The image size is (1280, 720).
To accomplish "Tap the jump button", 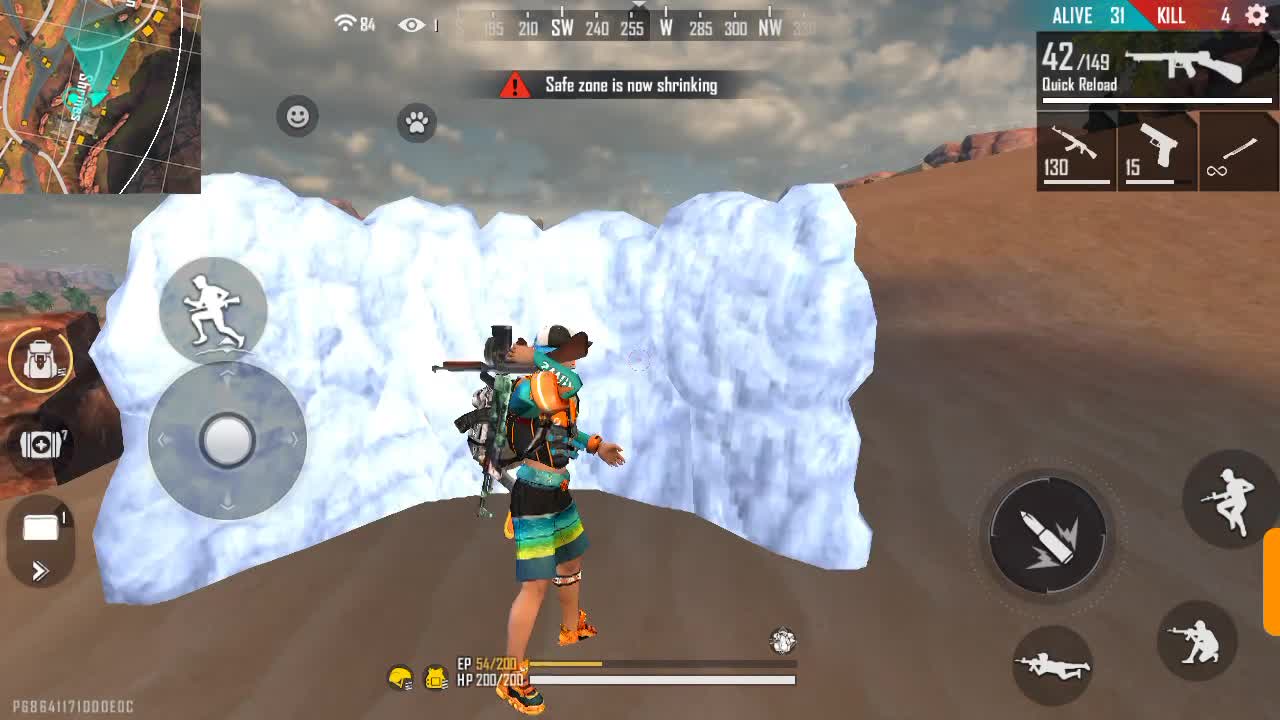I will [1230, 498].
